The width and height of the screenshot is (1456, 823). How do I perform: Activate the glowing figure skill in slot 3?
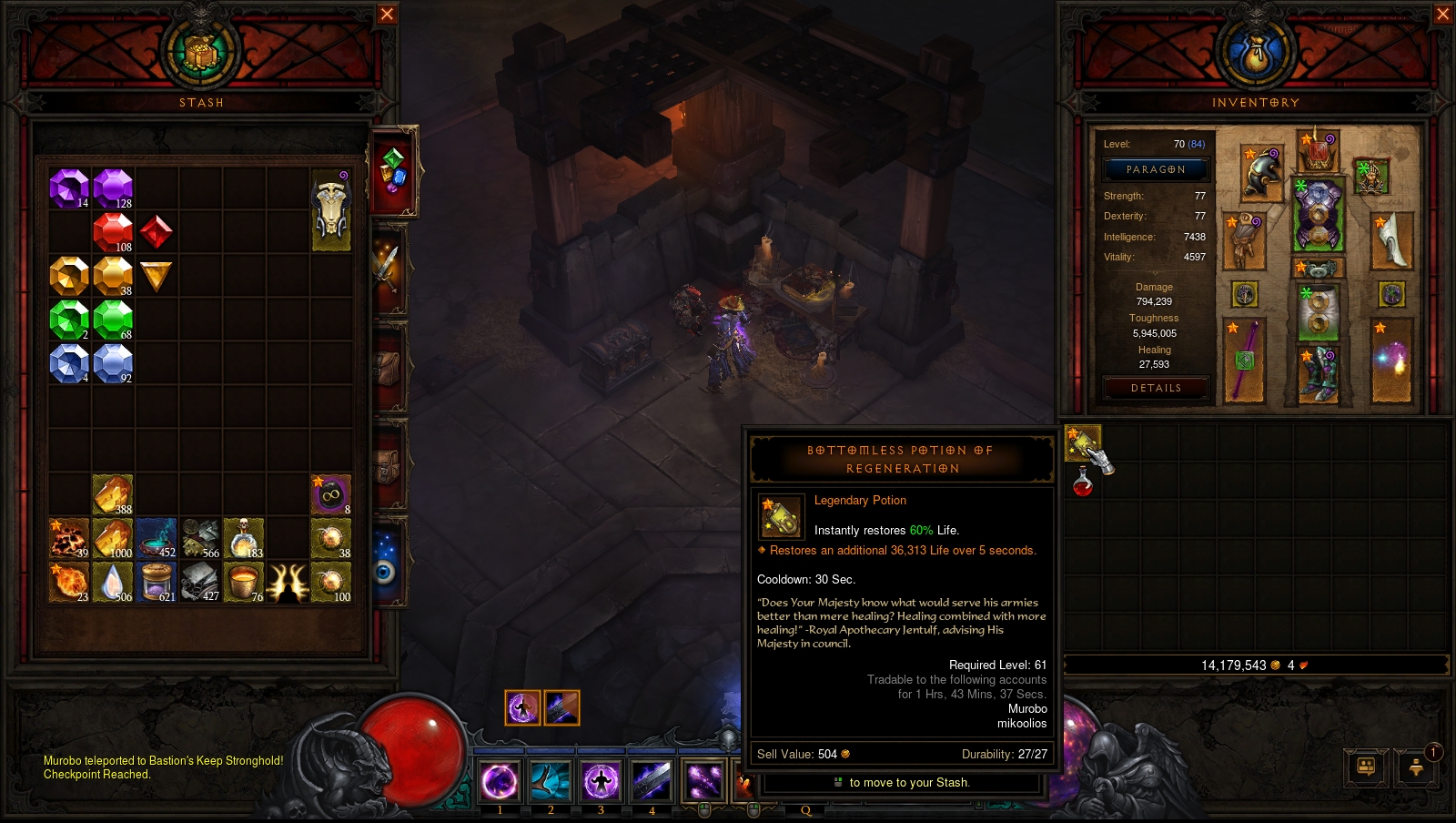coord(601,780)
